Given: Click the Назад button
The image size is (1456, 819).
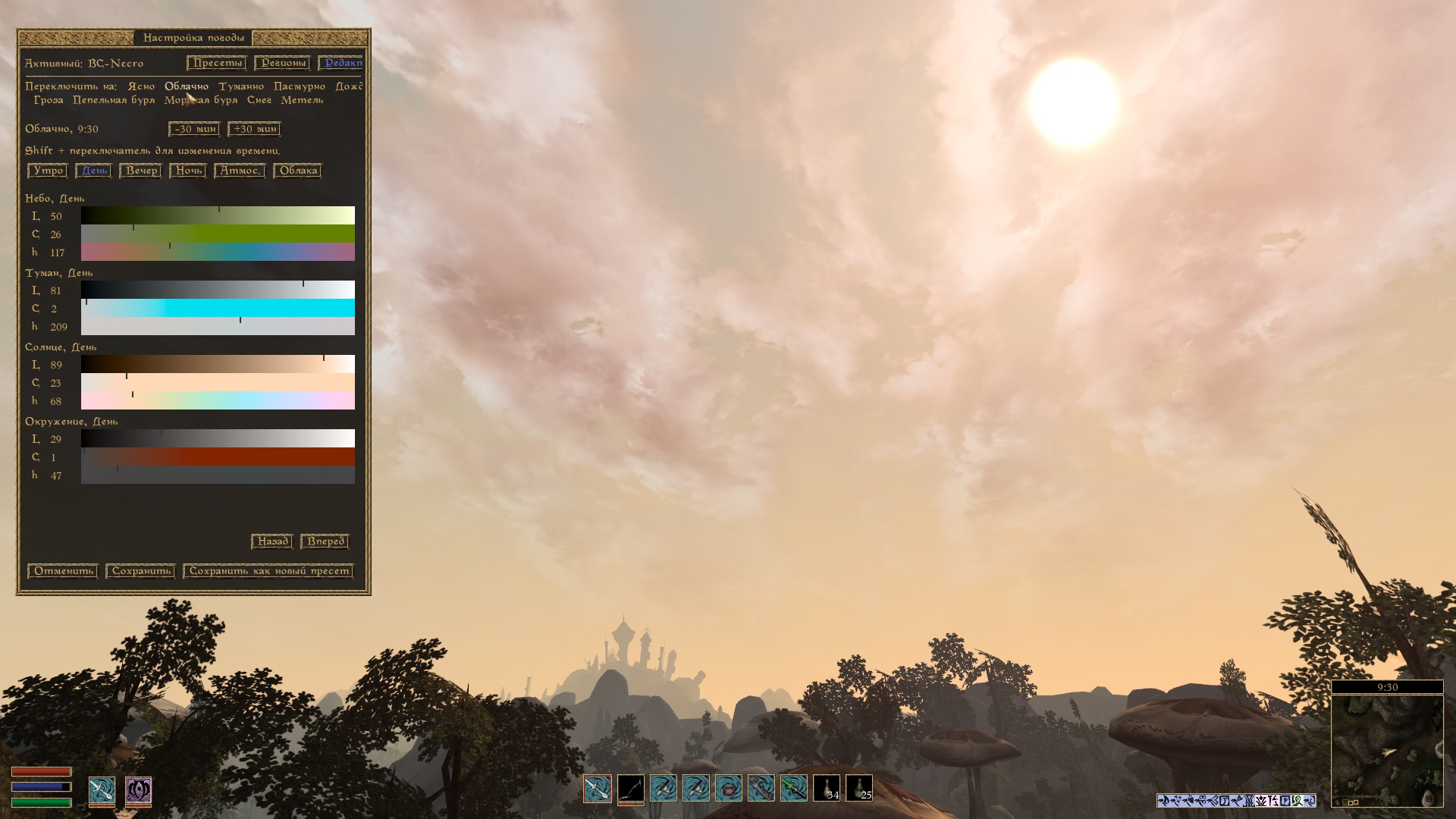Looking at the screenshot, I should [272, 541].
